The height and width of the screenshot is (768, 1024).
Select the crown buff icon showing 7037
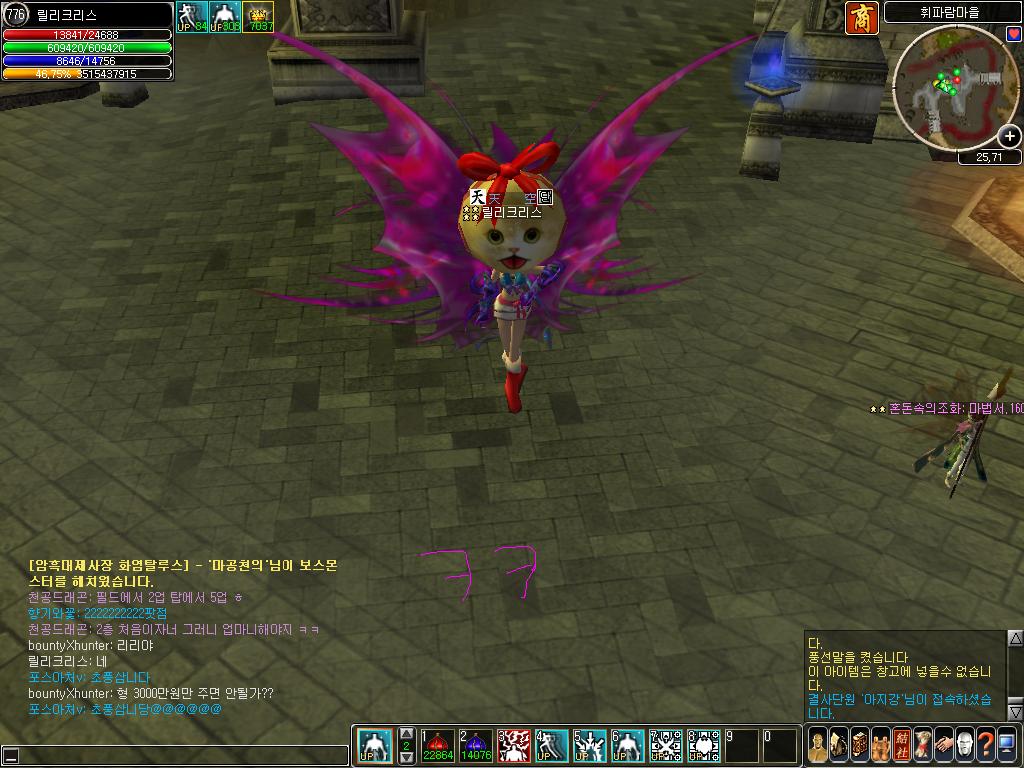pos(259,17)
